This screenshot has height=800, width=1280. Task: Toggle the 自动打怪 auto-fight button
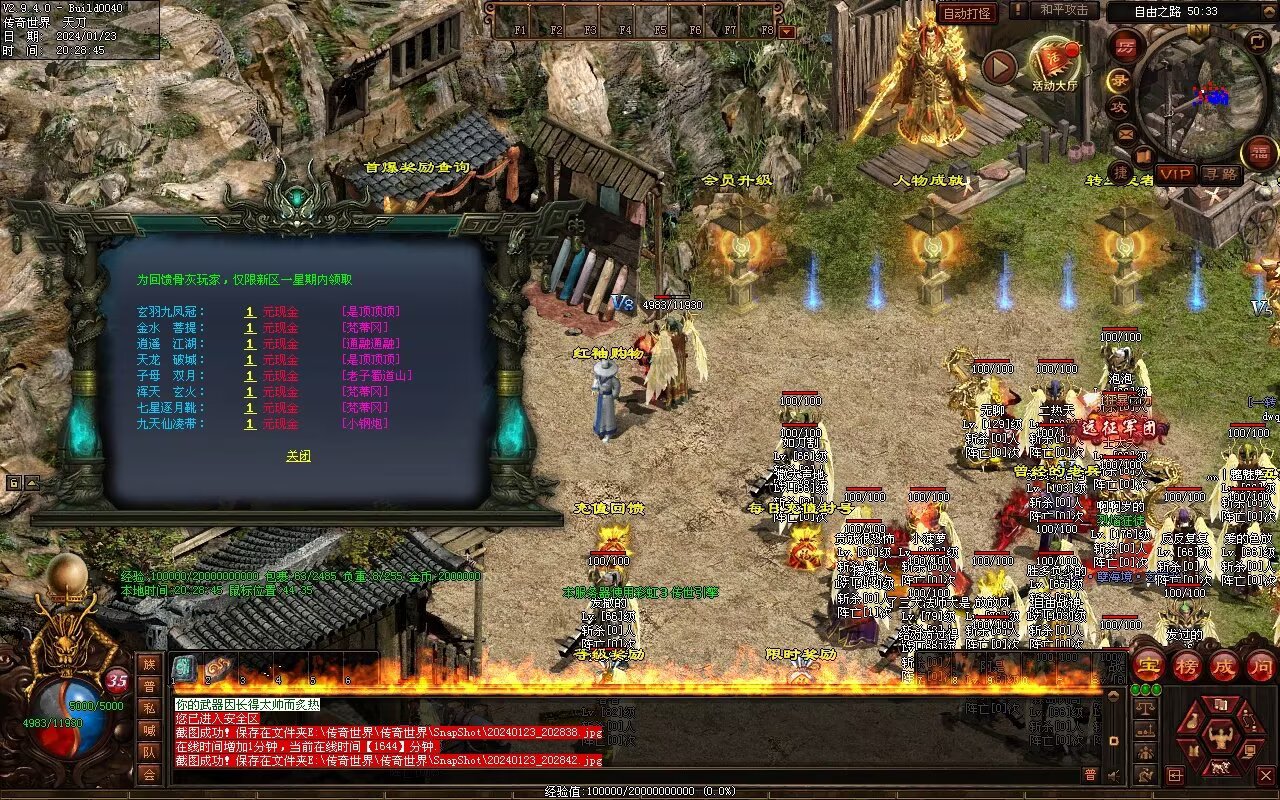pyautogui.click(x=967, y=13)
